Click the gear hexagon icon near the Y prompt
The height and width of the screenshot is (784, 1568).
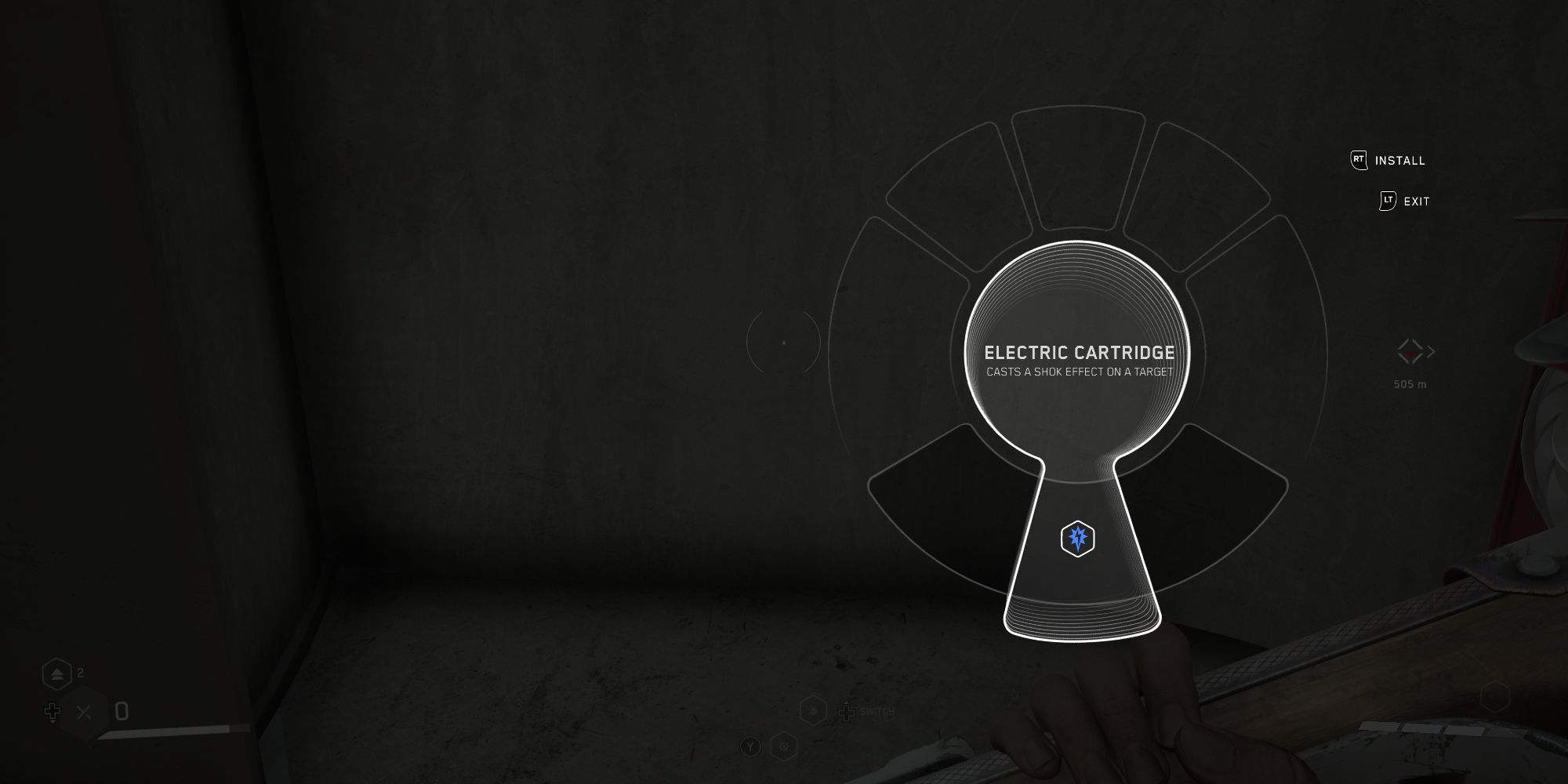pyautogui.click(x=784, y=747)
